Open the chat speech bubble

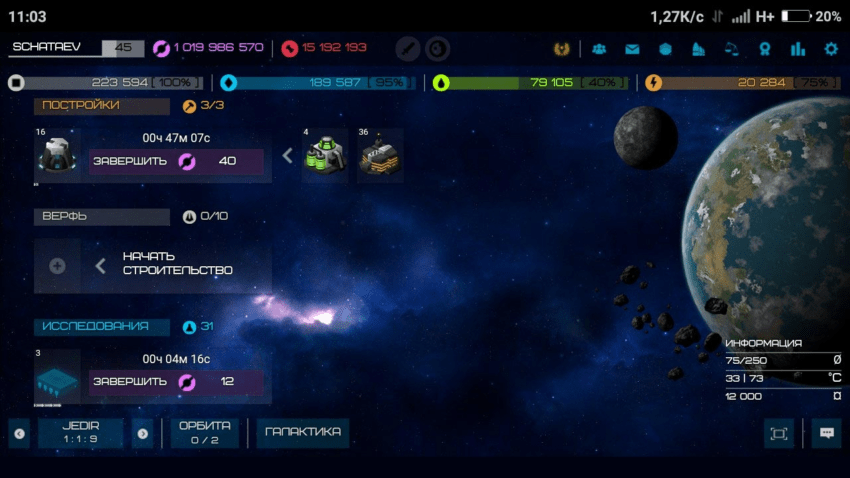[x=826, y=433]
